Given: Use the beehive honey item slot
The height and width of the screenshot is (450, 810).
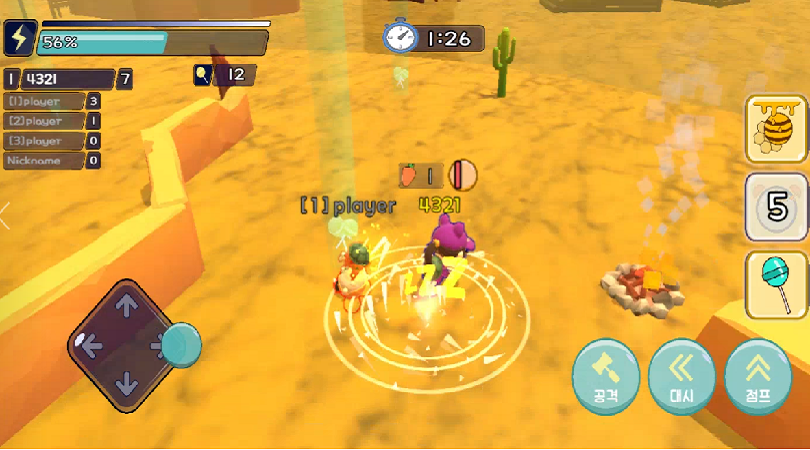Looking at the screenshot, I should pyautogui.click(x=776, y=129).
